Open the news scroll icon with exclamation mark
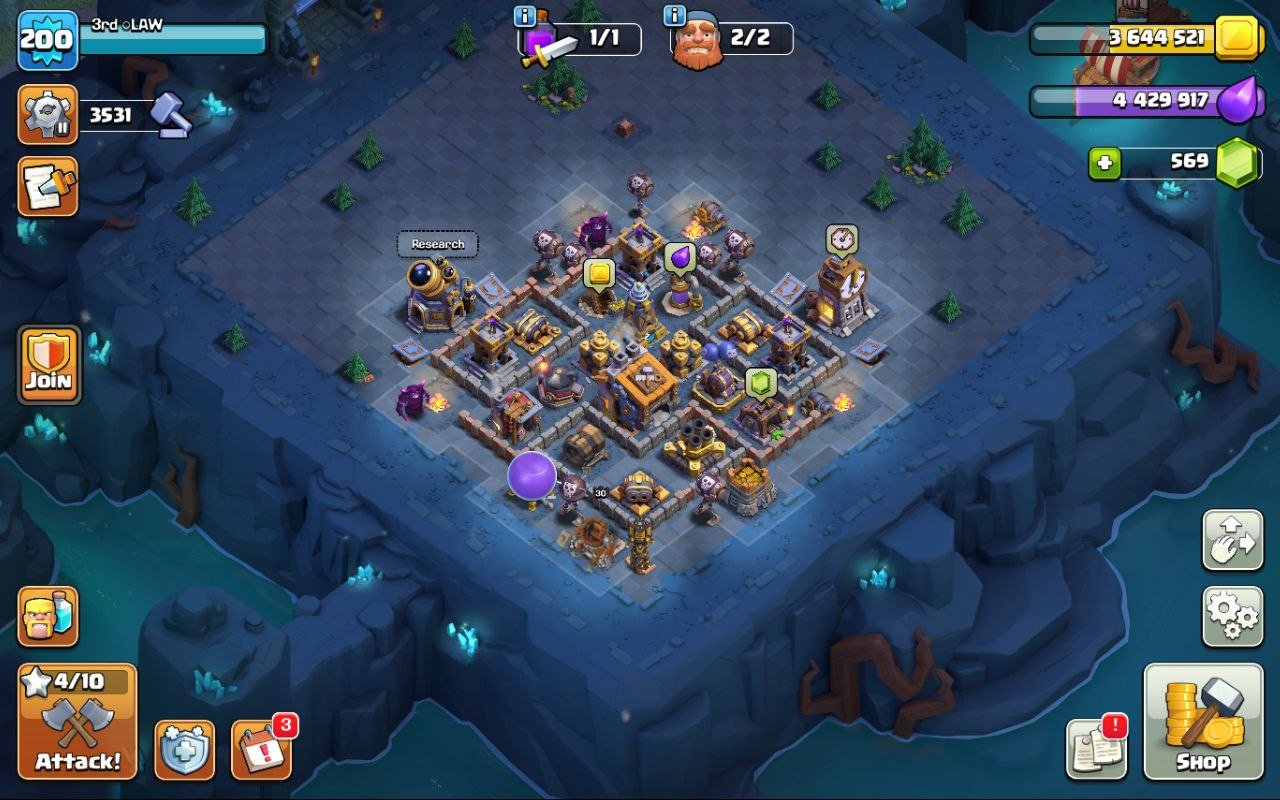The width and height of the screenshot is (1280, 800). pyautogui.click(x=1099, y=750)
